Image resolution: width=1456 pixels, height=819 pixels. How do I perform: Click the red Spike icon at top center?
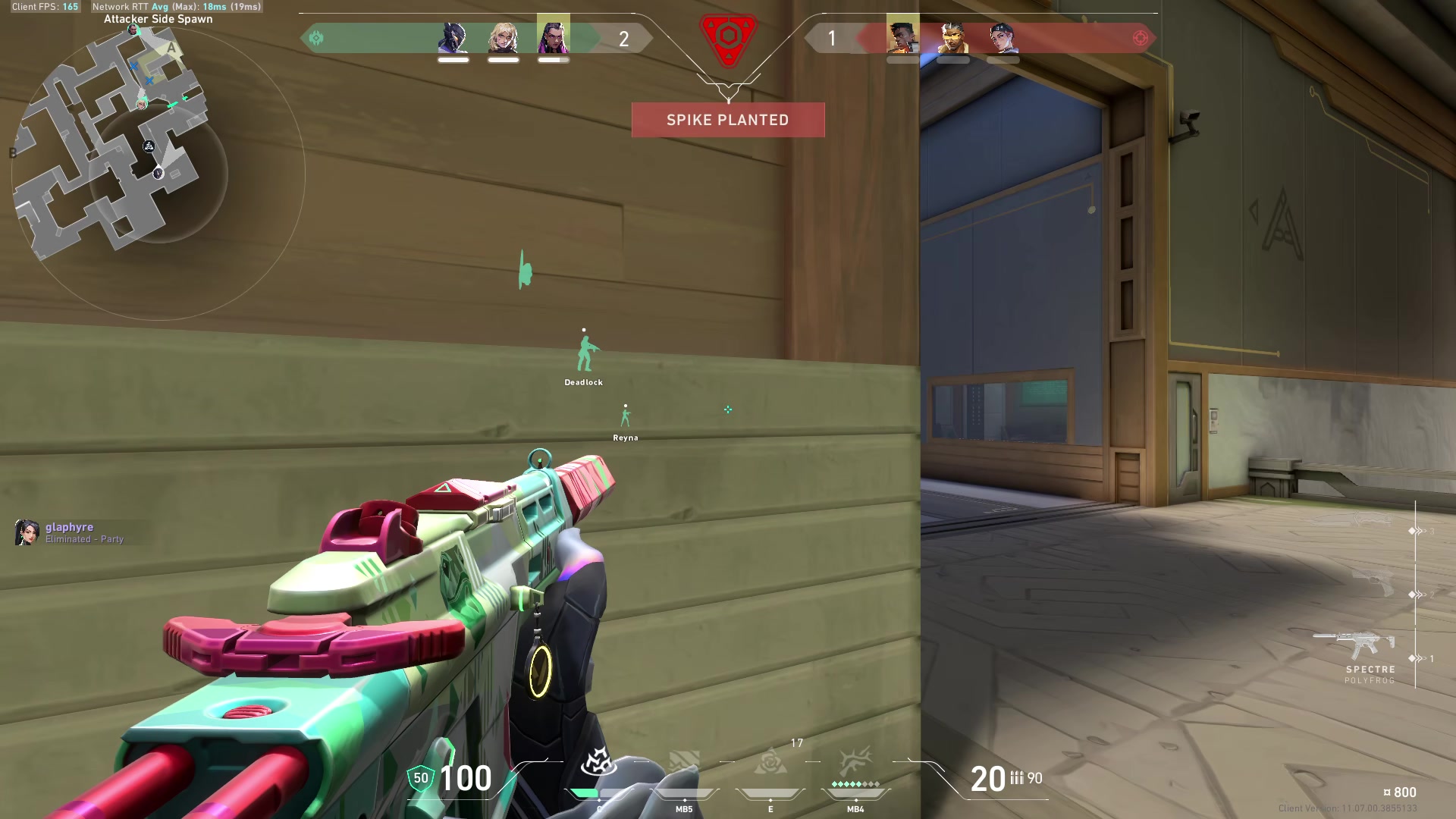pyautogui.click(x=728, y=36)
